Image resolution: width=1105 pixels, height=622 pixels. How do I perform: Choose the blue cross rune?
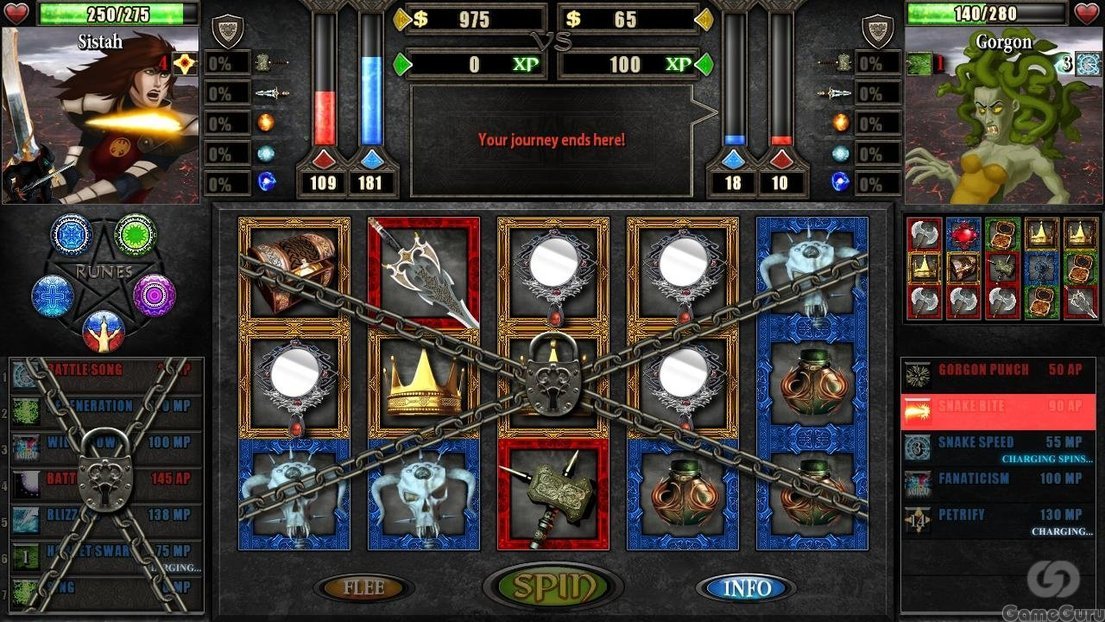[x=52, y=295]
